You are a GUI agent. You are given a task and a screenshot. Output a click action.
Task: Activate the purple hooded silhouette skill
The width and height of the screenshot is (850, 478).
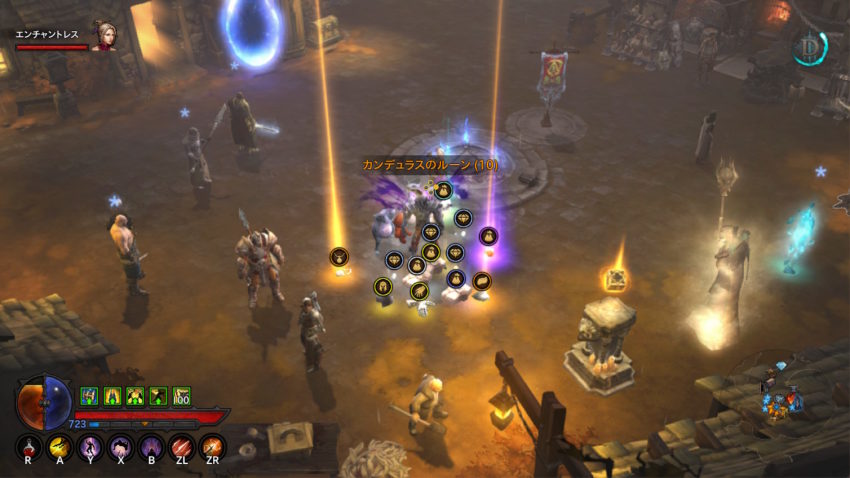pos(151,447)
